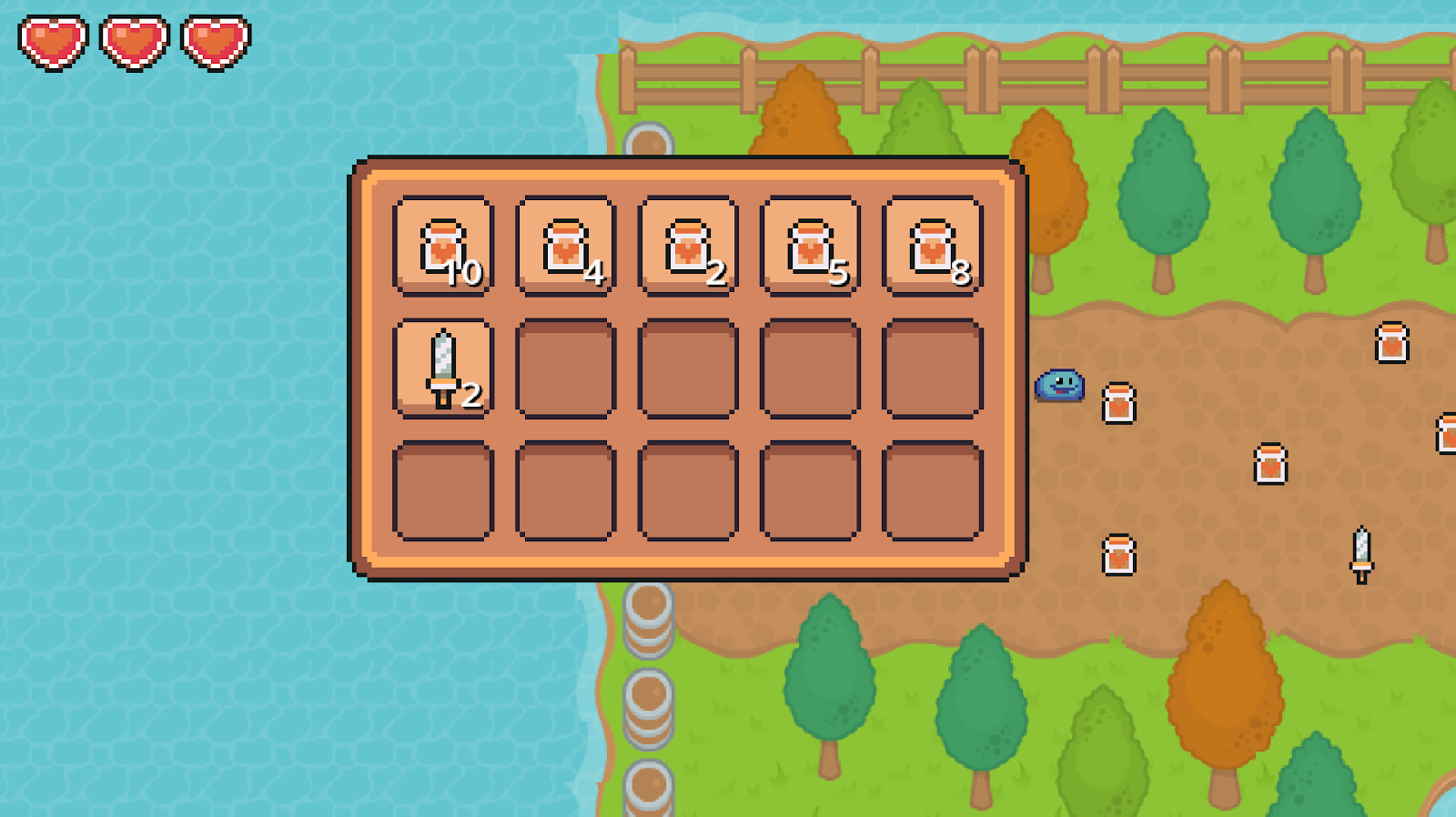Click the first heart in the health bar
The height and width of the screenshot is (817, 1456).
[x=52, y=40]
